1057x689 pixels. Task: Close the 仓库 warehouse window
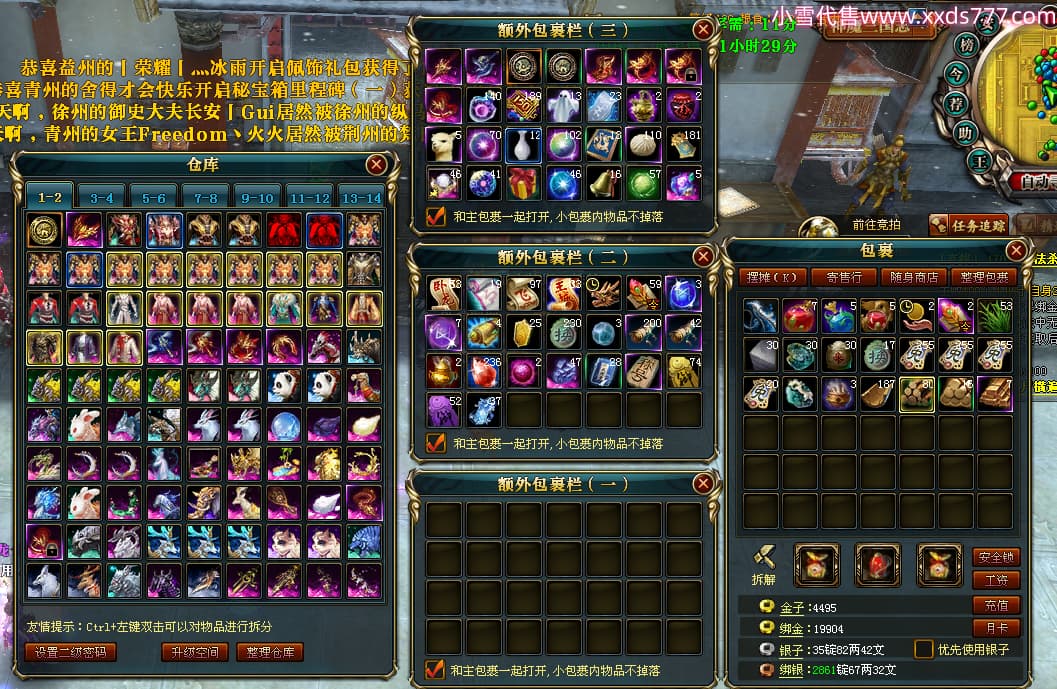click(x=376, y=165)
